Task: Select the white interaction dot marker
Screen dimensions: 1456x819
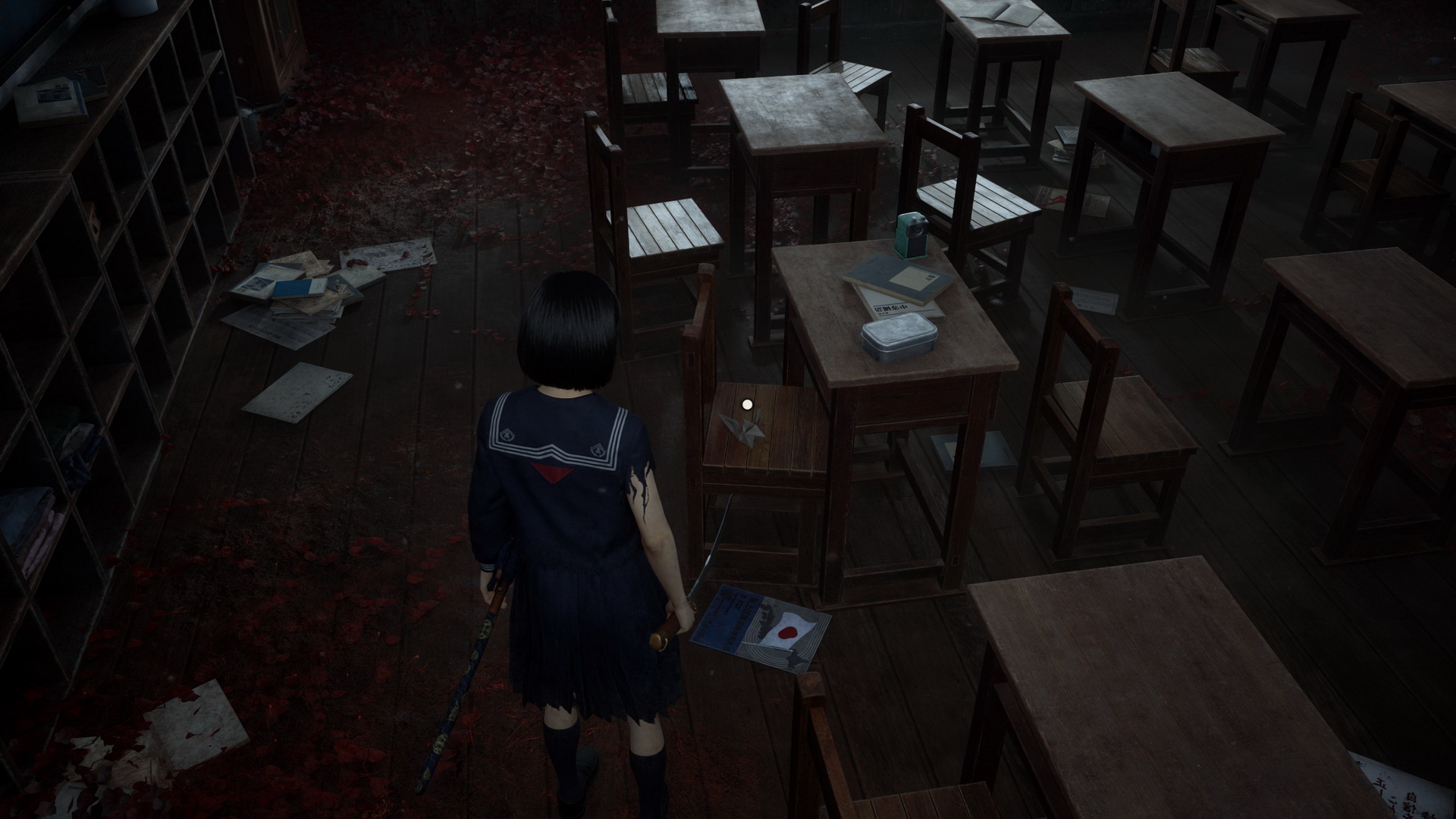Action: point(747,405)
